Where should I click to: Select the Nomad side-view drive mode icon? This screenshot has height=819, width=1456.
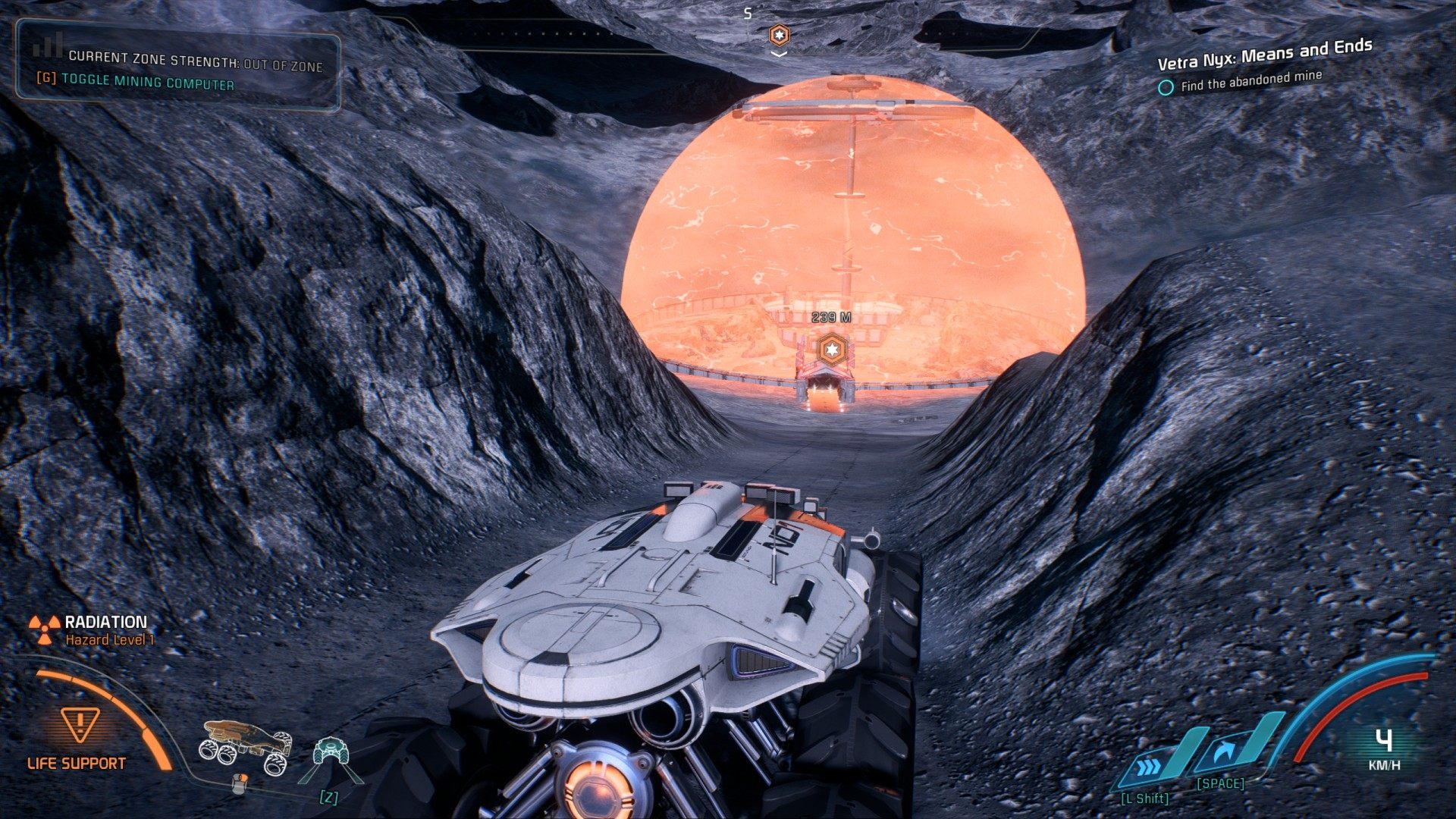click(x=245, y=745)
